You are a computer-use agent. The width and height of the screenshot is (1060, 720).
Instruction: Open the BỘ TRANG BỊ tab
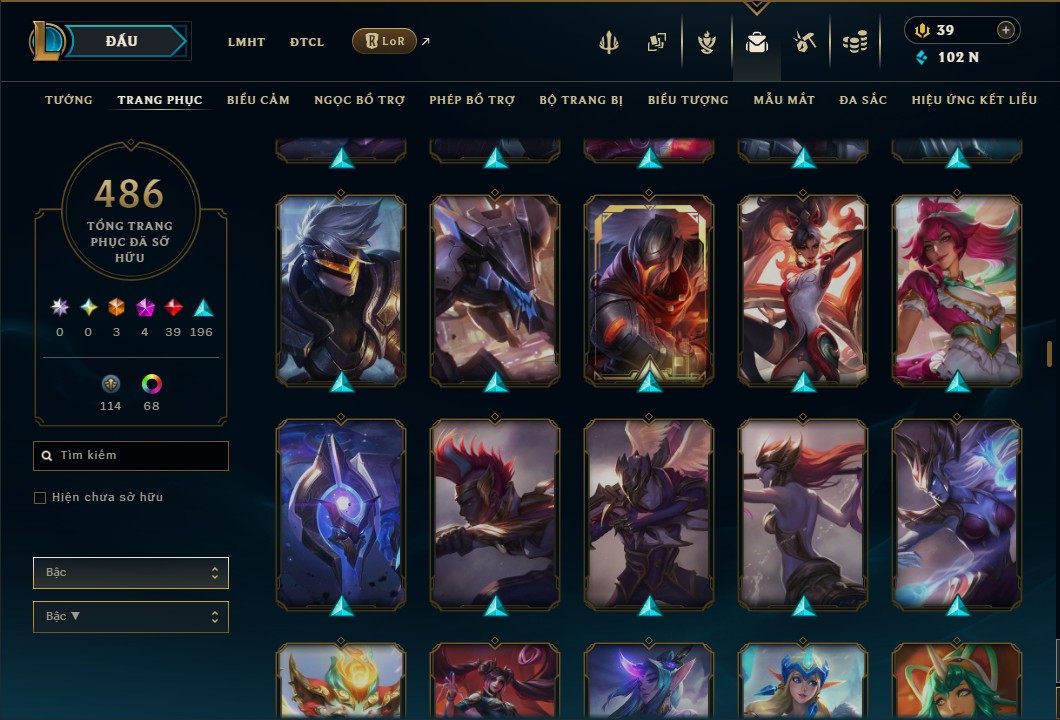click(x=581, y=100)
